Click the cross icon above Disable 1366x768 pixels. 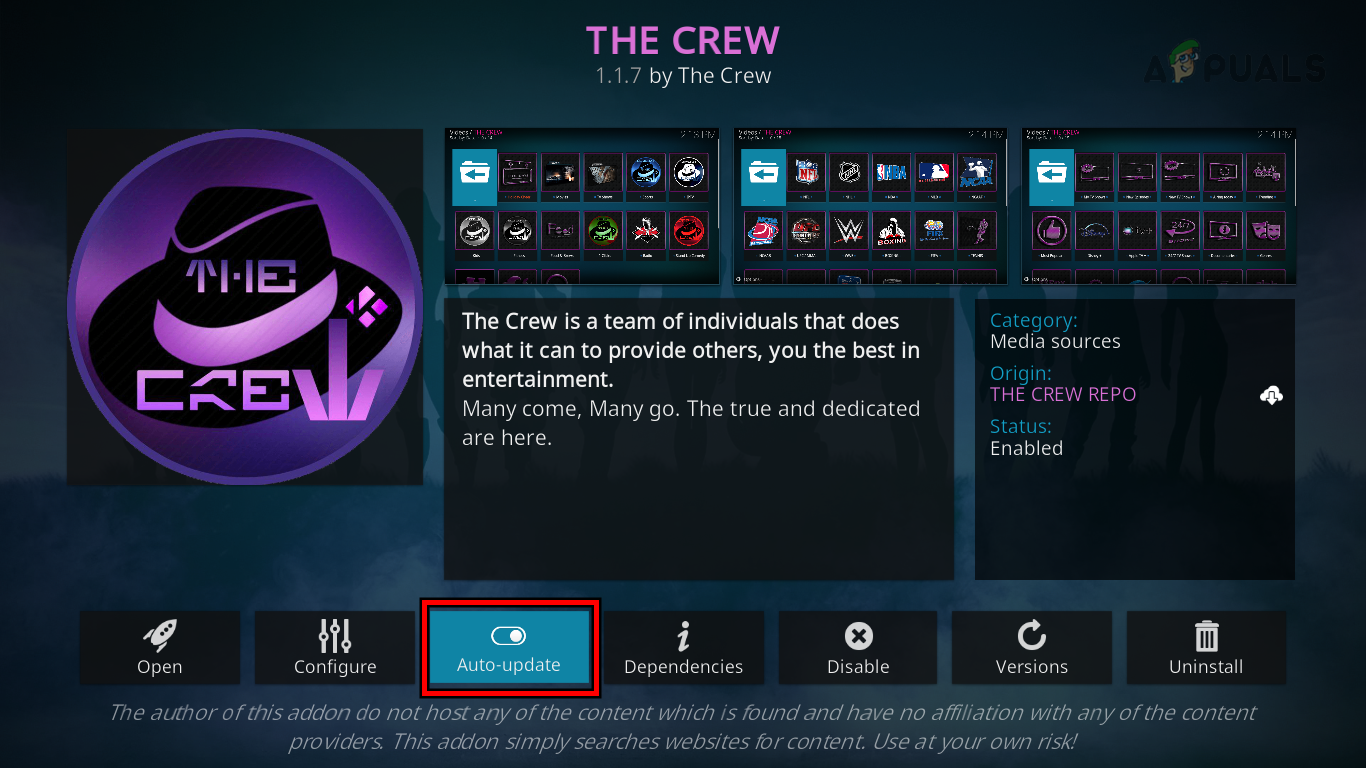[x=857, y=634]
